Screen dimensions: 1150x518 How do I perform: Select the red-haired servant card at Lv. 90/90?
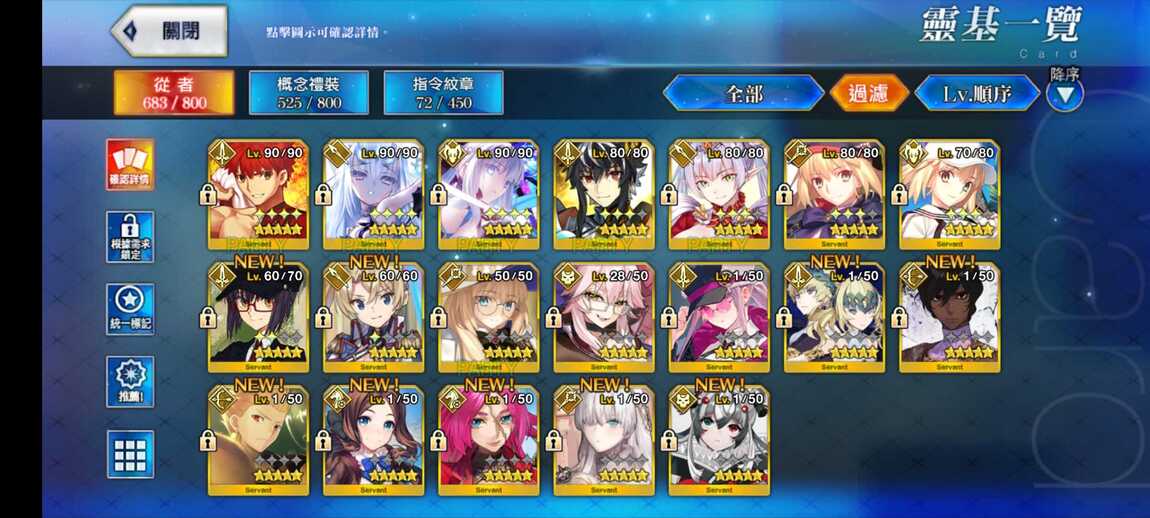click(x=259, y=194)
